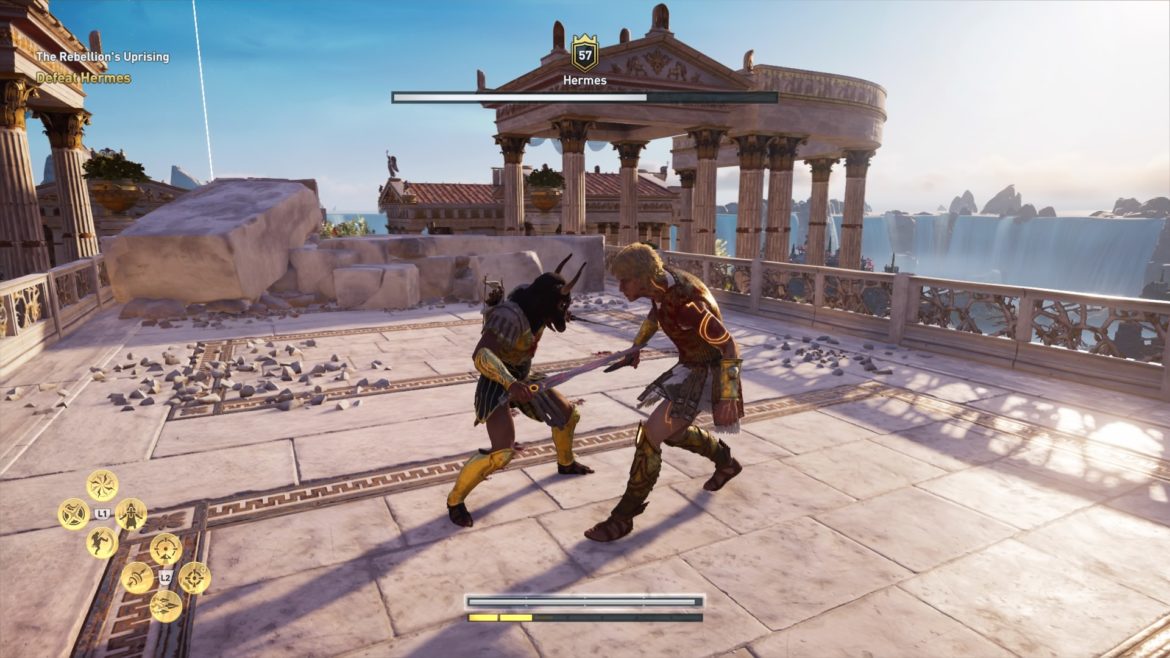Activate the spinning blades swirl ability
The width and height of the screenshot is (1170, 658).
(102, 485)
